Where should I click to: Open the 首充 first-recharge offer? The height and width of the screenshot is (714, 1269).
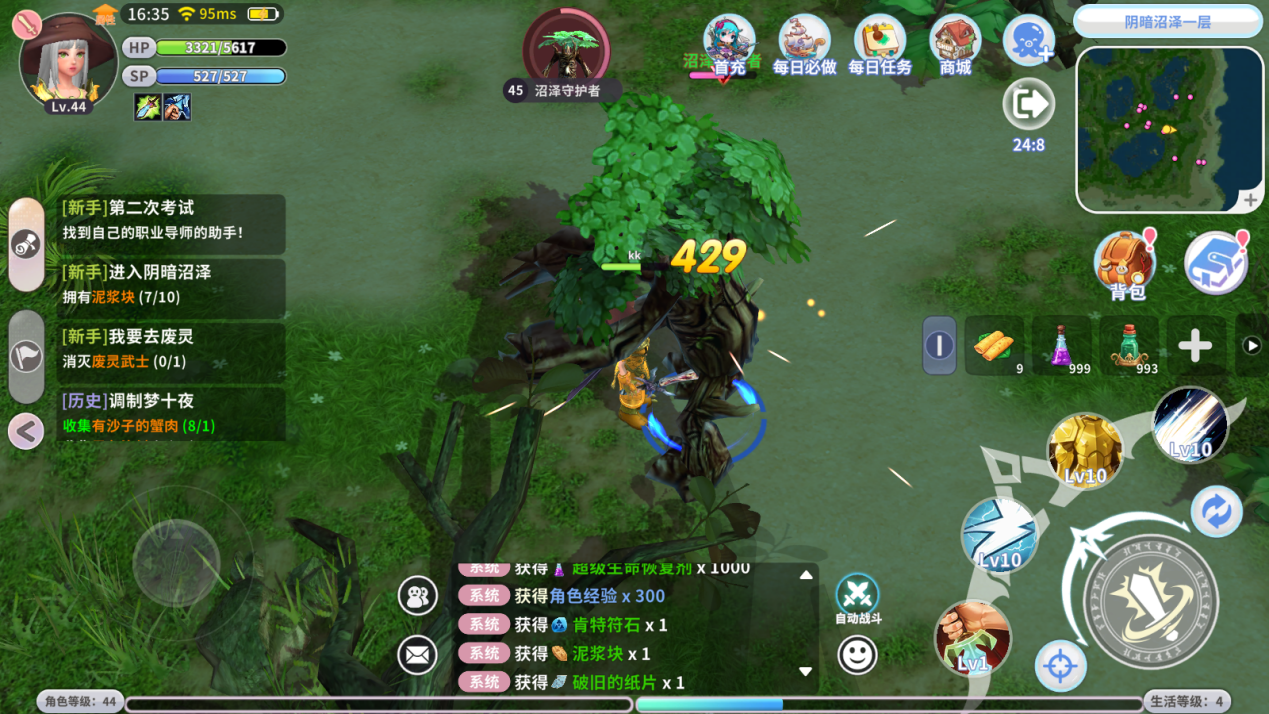pyautogui.click(x=729, y=46)
